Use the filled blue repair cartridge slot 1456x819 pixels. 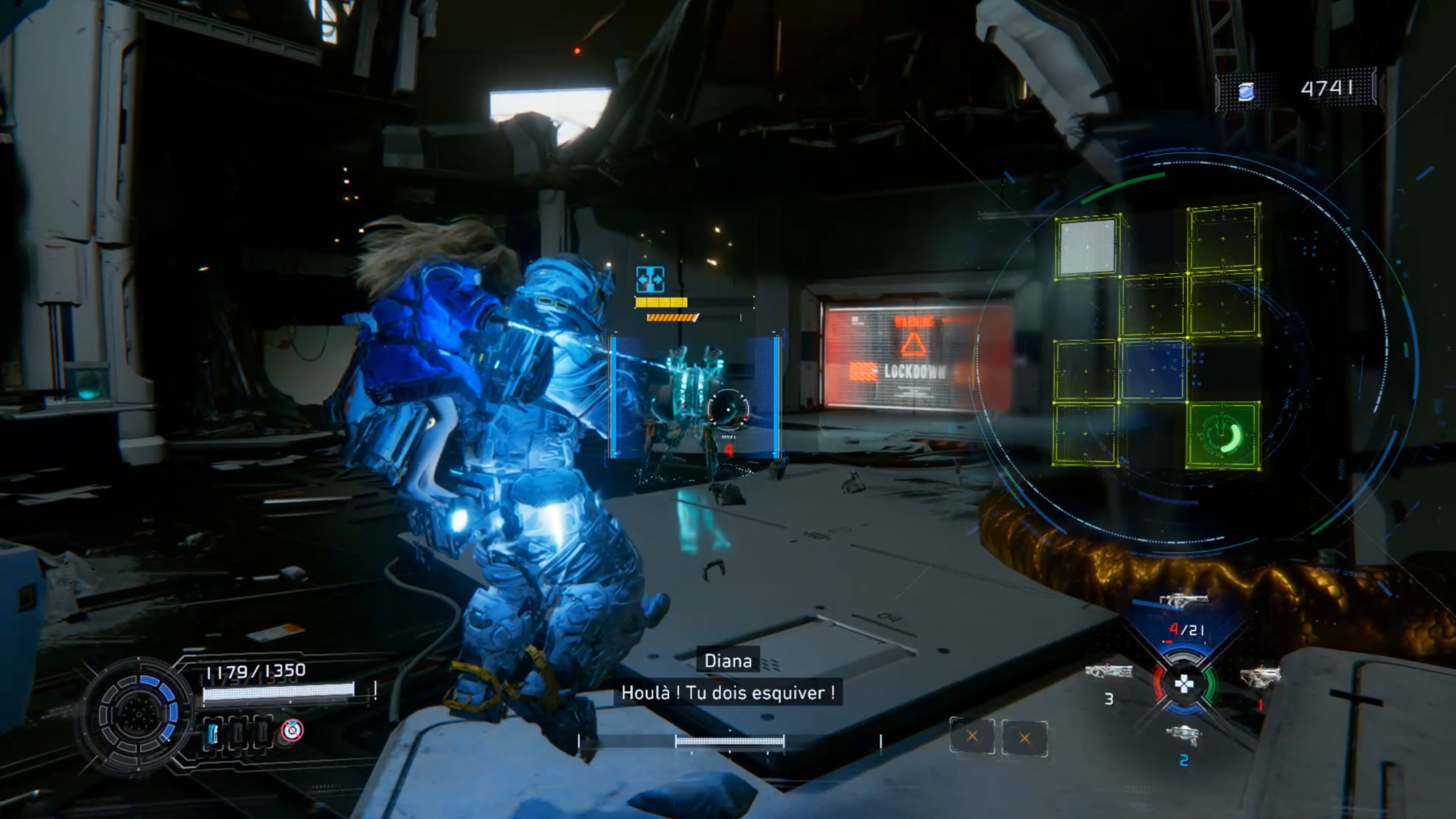coord(213,734)
